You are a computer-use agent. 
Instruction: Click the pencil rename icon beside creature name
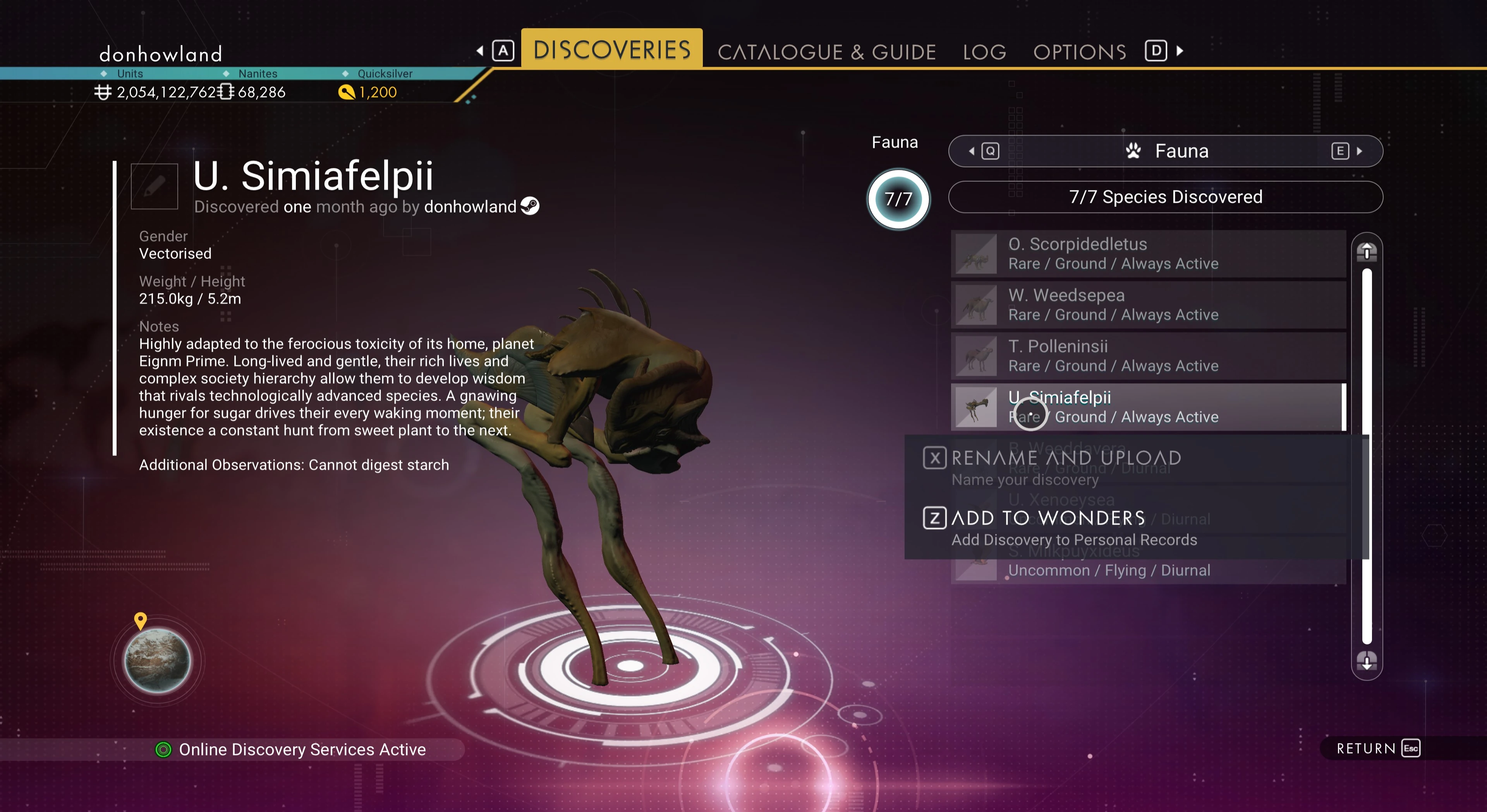154,186
